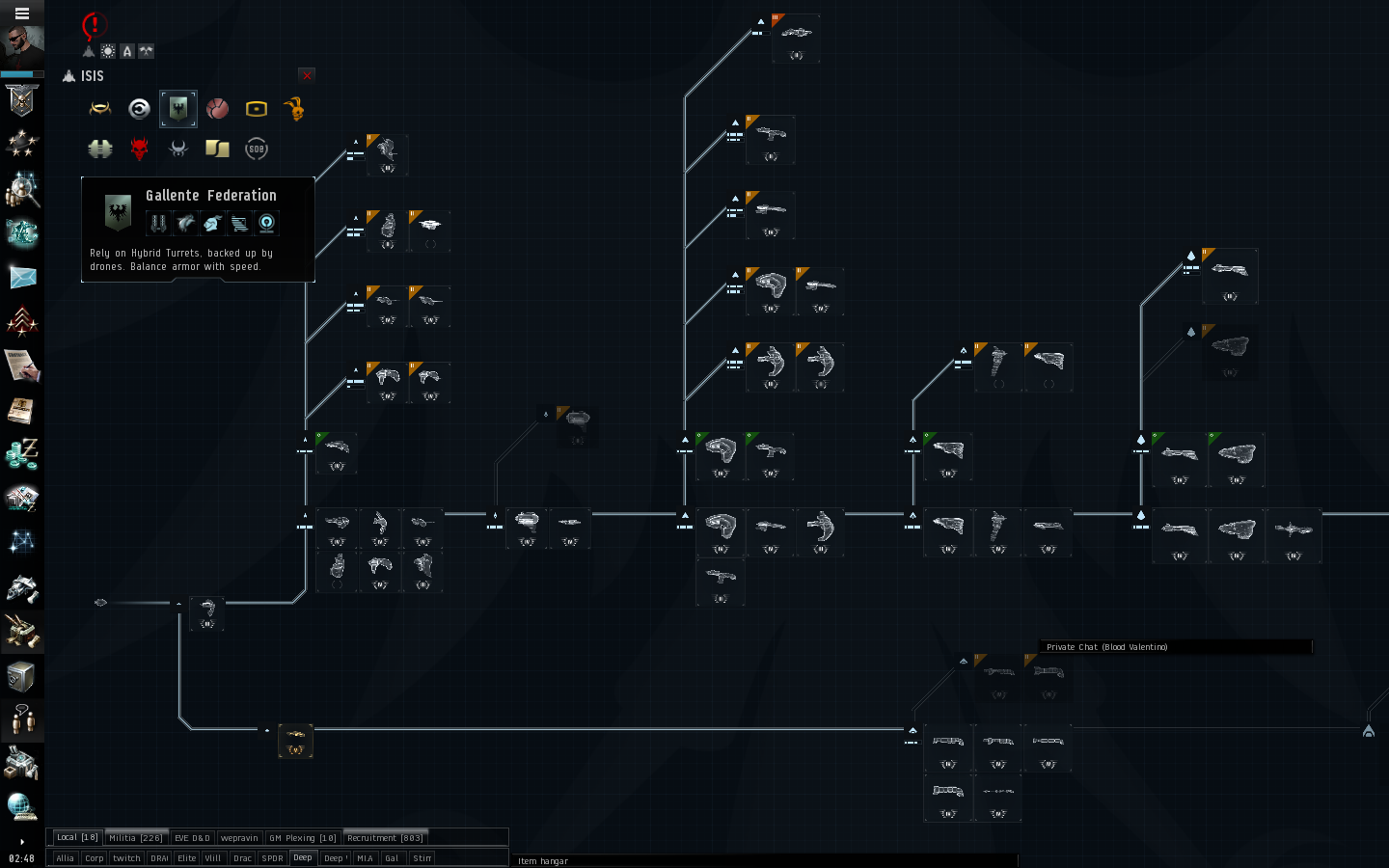The image size is (1389, 868).
Task: Switch to the Militia [226] chat tab
Action: [x=135, y=837]
